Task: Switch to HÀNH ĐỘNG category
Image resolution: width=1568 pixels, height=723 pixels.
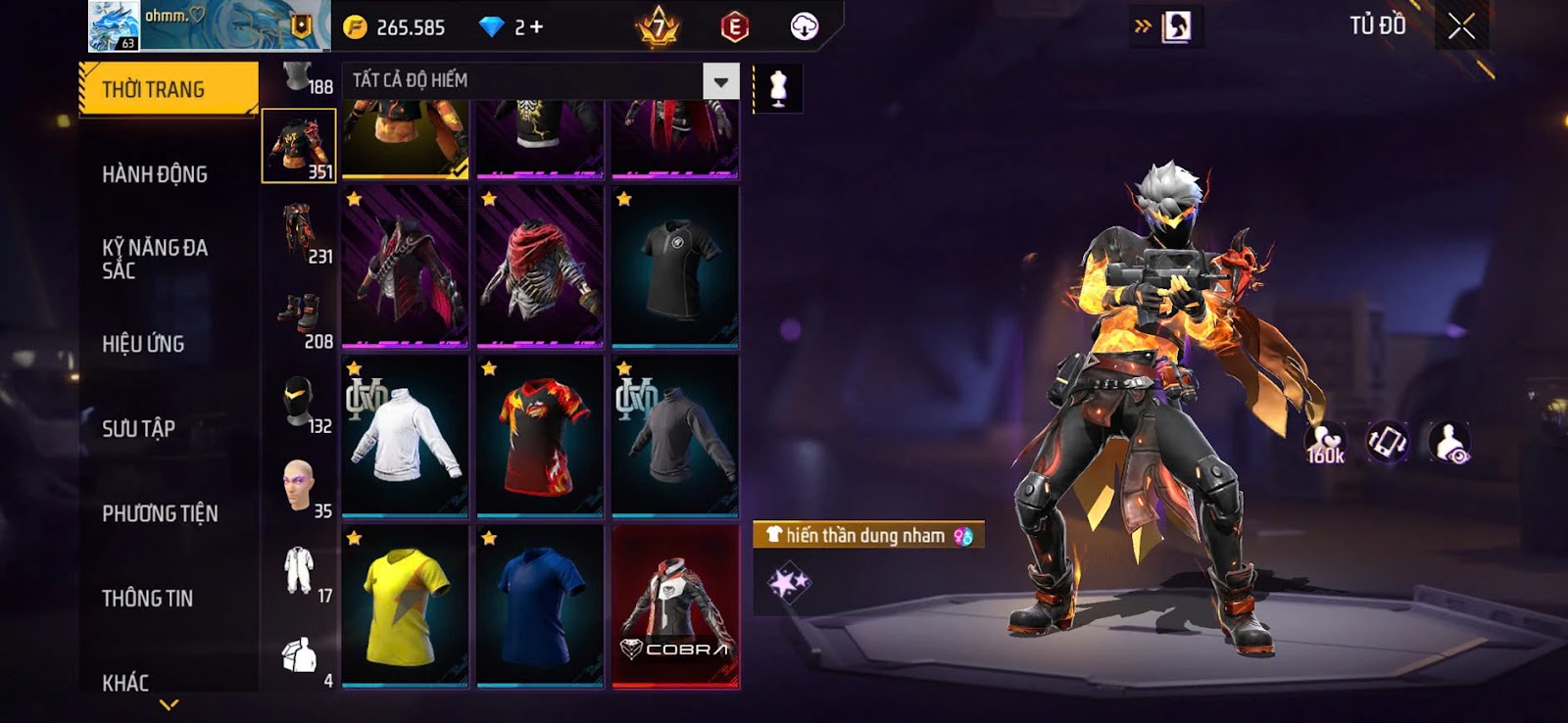Action: [x=155, y=174]
